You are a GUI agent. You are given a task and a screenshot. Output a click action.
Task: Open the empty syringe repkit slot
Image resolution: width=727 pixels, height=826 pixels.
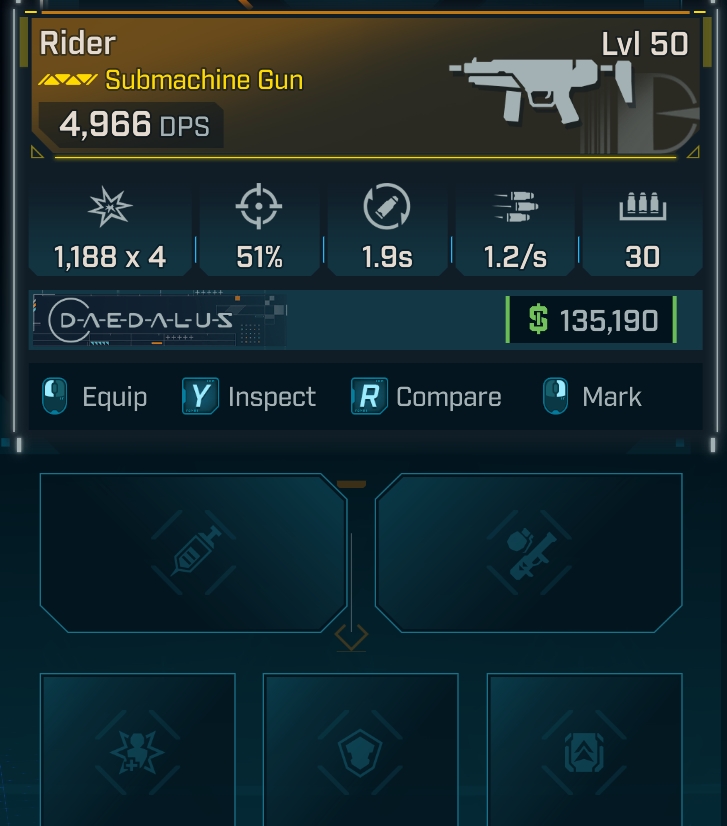pos(193,553)
